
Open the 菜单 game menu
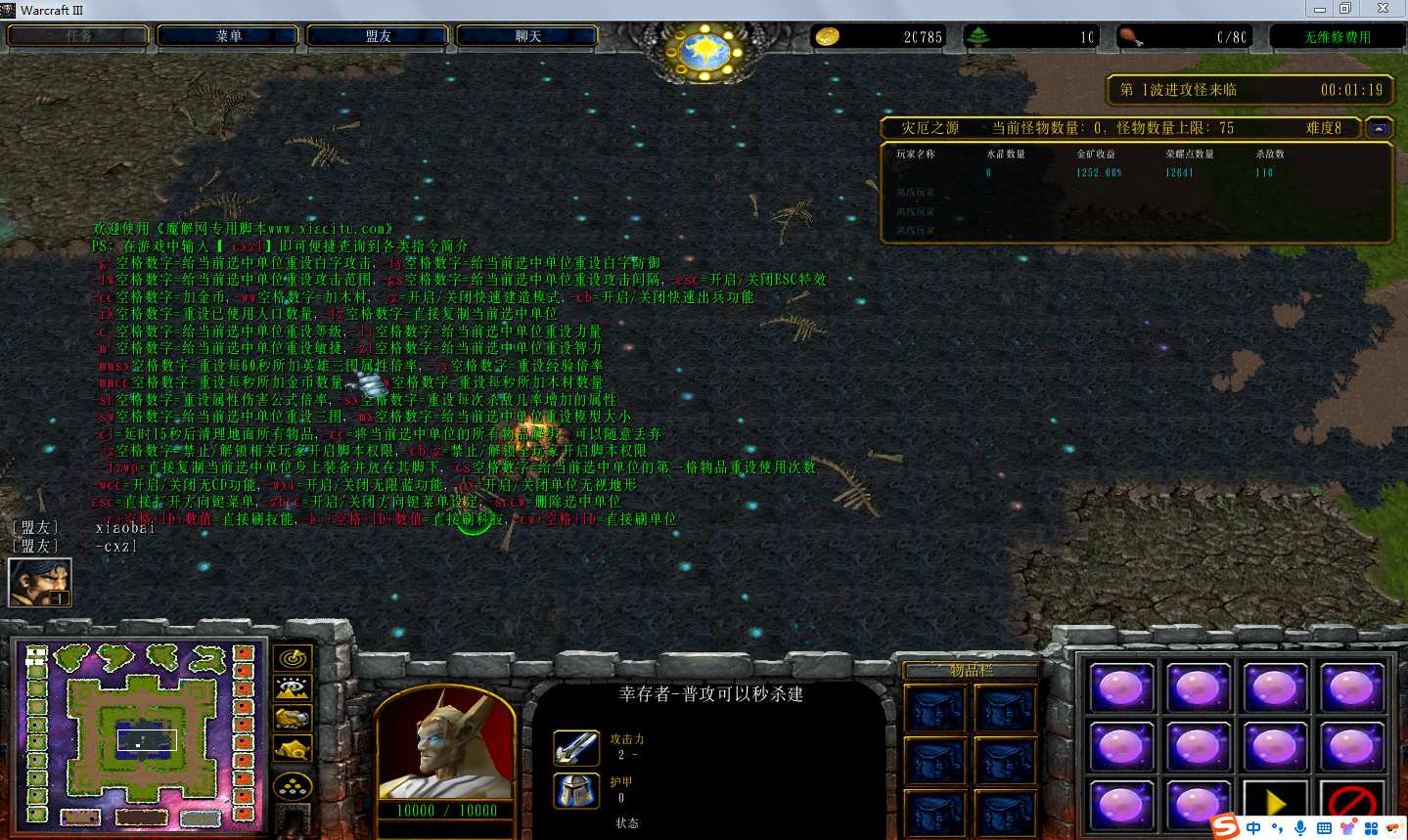(229, 36)
